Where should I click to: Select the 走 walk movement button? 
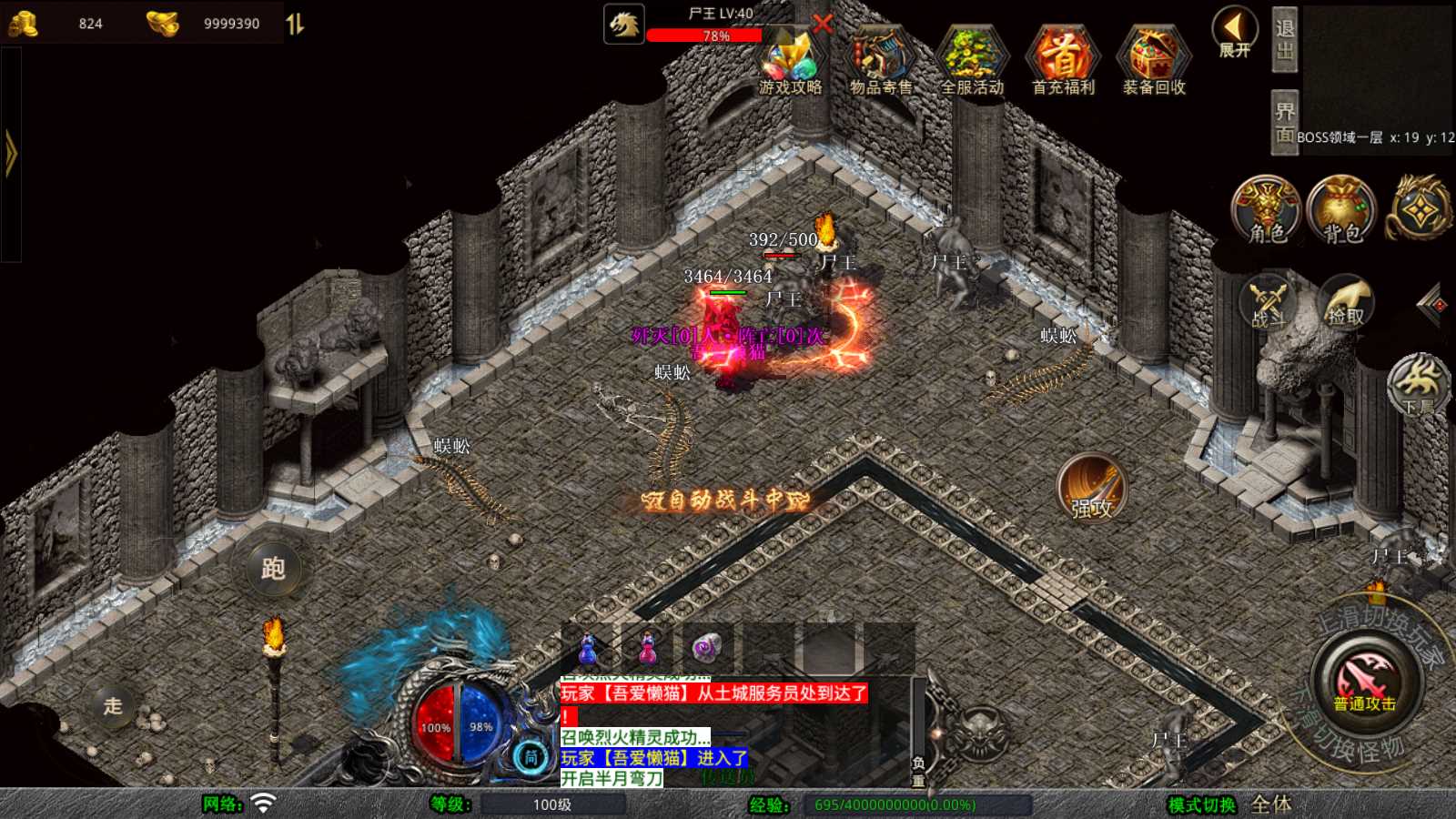click(113, 705)
